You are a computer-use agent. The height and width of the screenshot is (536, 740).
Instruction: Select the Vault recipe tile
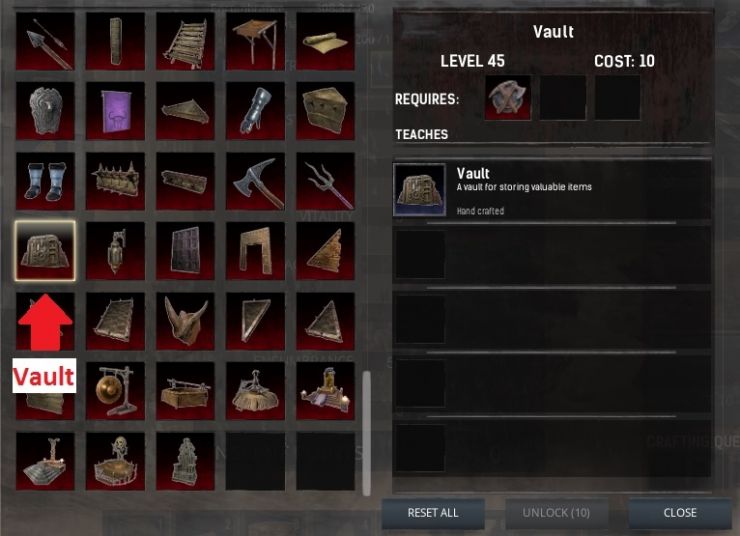[45, 250]
